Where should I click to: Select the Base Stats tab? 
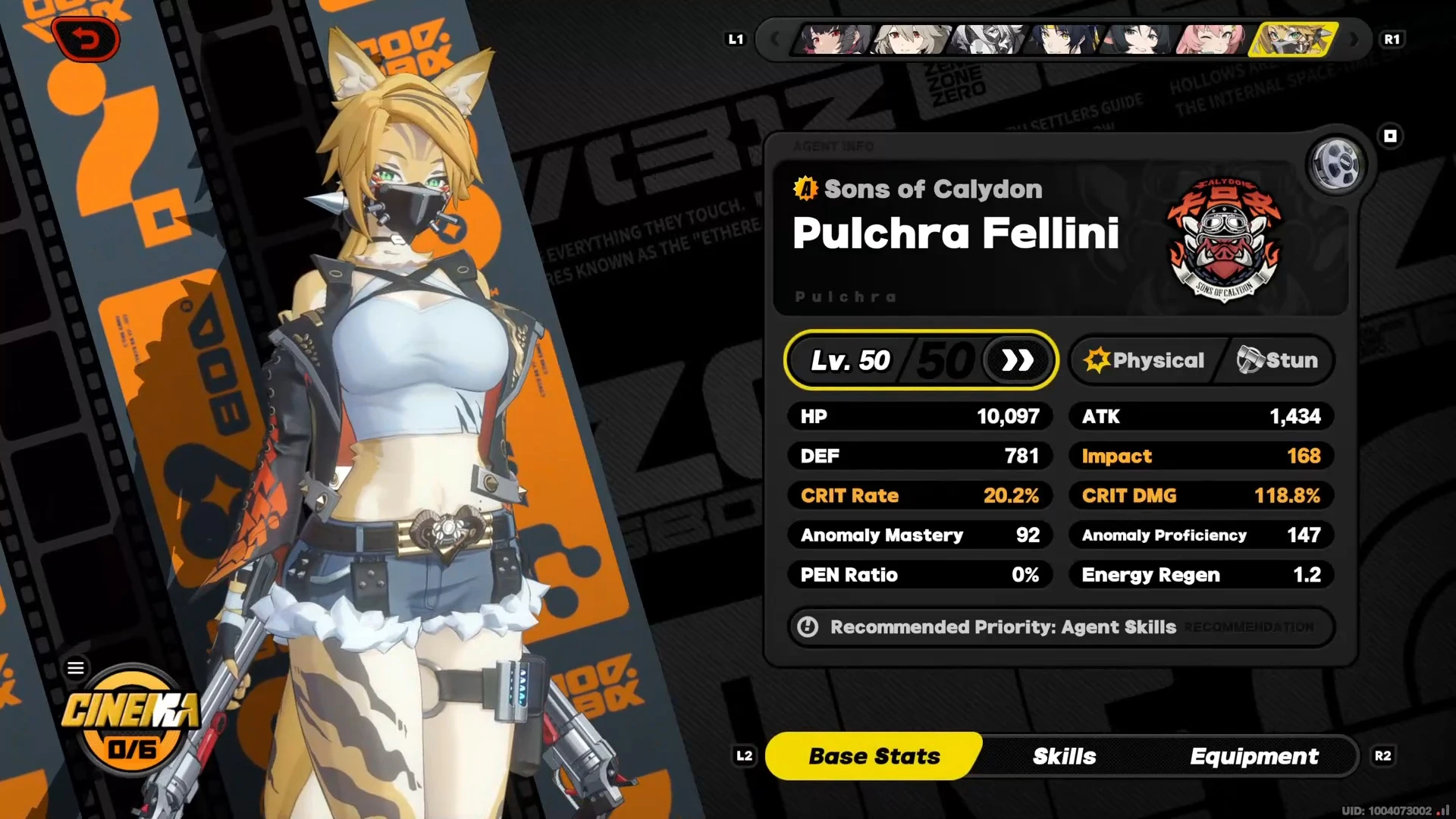coord(874,756)
